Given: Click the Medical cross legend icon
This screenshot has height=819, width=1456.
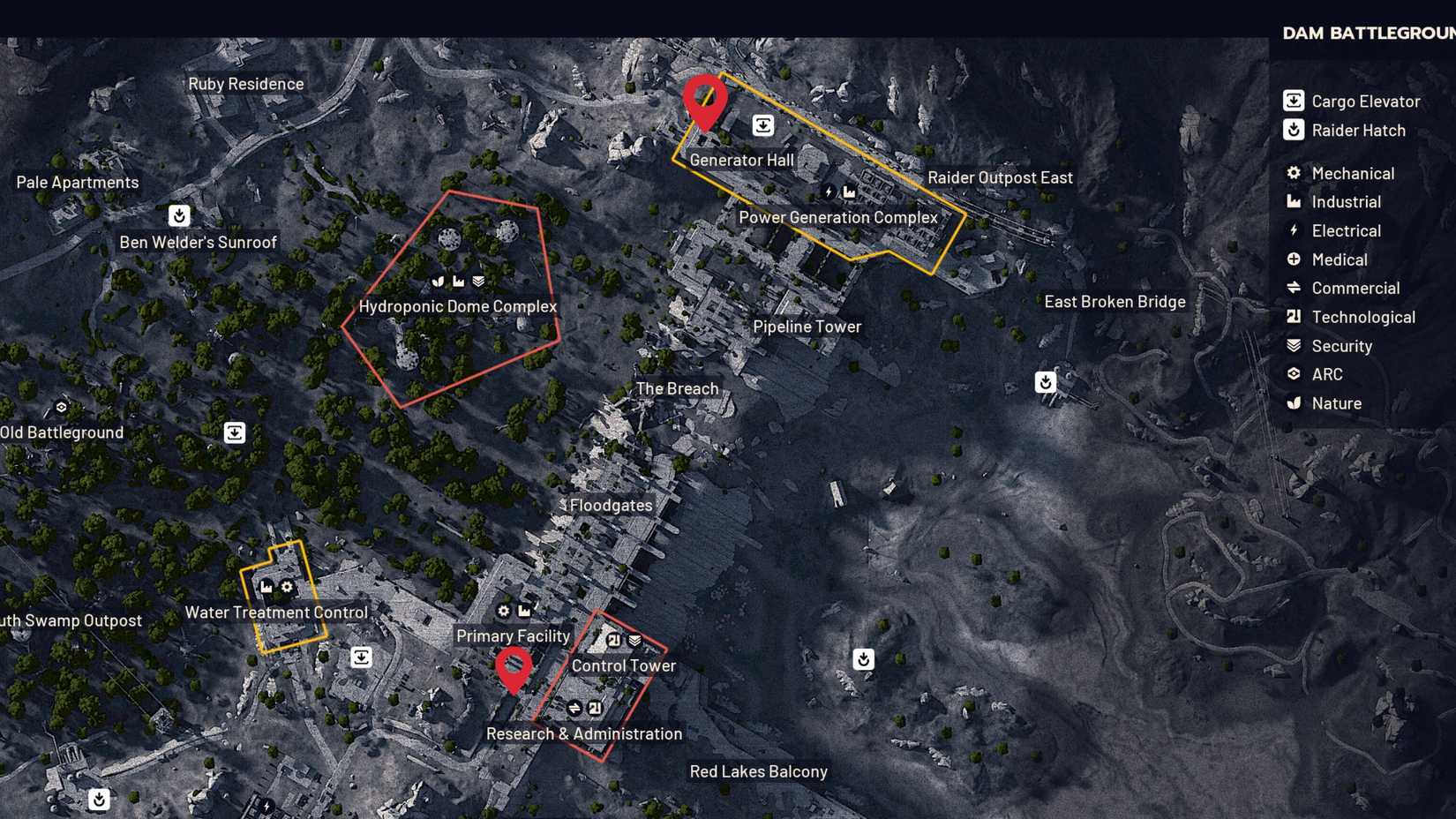Looking at the screenshot, I should [x=1294, y=259].
